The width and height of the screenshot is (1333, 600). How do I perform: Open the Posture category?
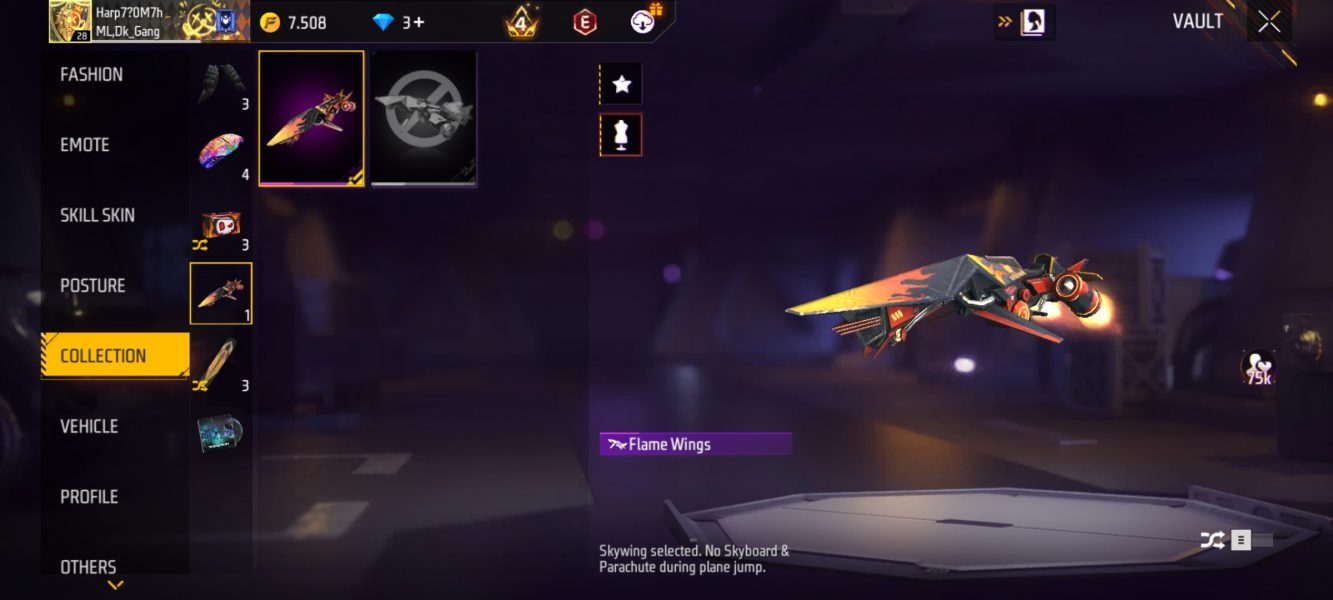(93, 286)
